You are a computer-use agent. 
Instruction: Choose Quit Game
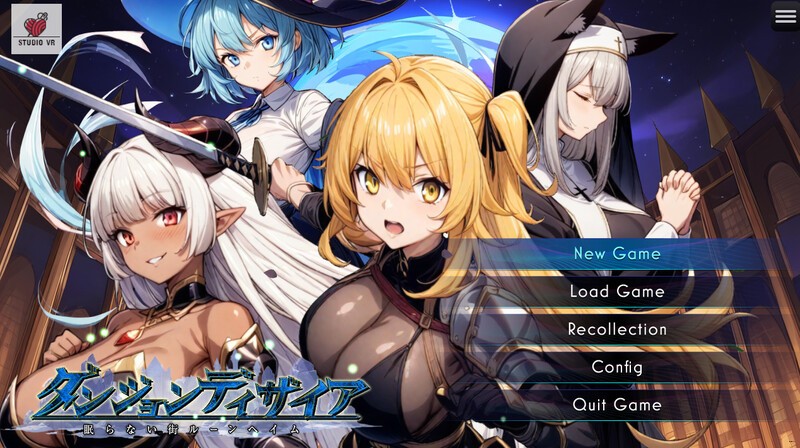(x=617, y=405)
